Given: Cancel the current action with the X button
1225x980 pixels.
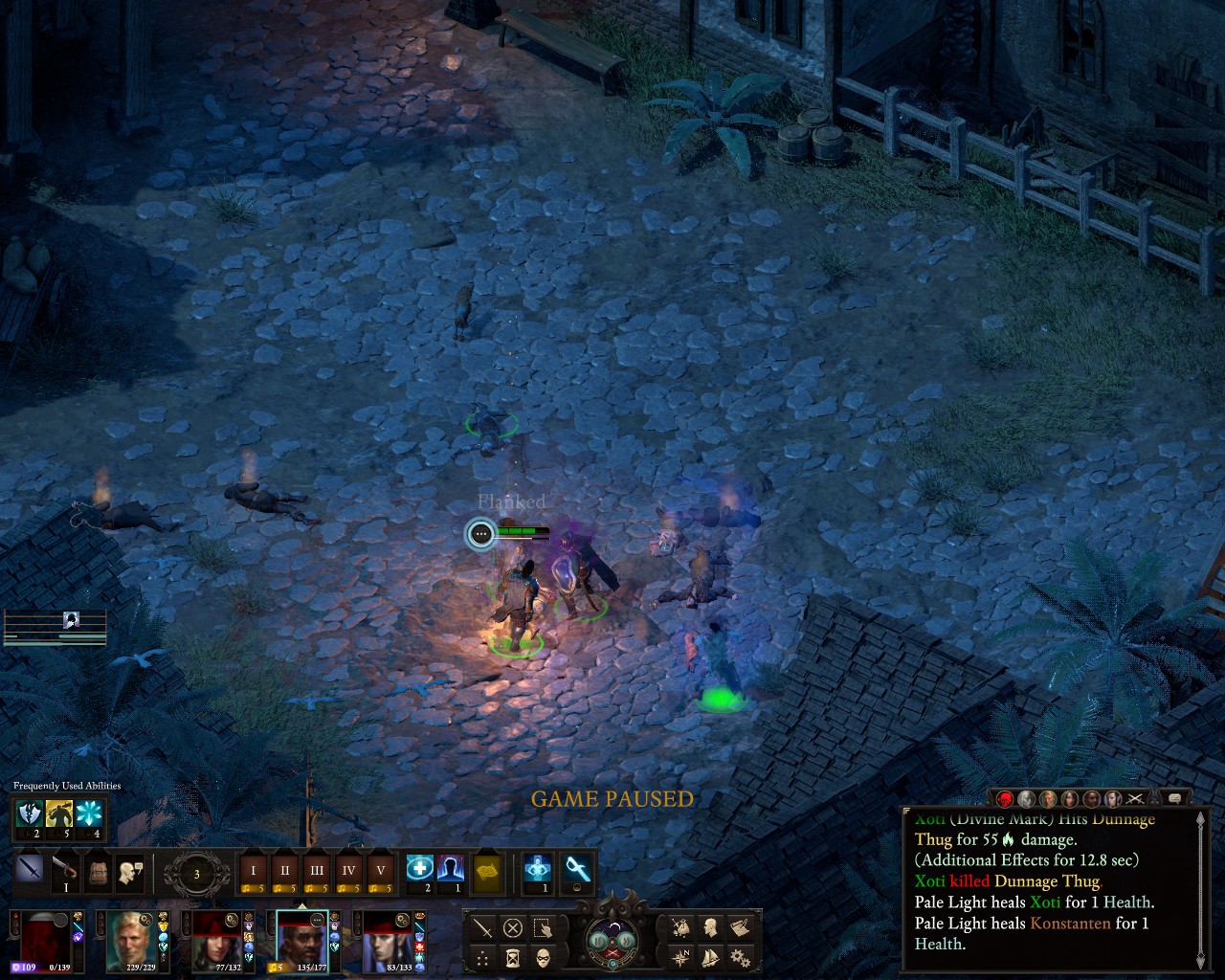Looking at the screenshot, I should pyautogui.click(x=513, y=927).
